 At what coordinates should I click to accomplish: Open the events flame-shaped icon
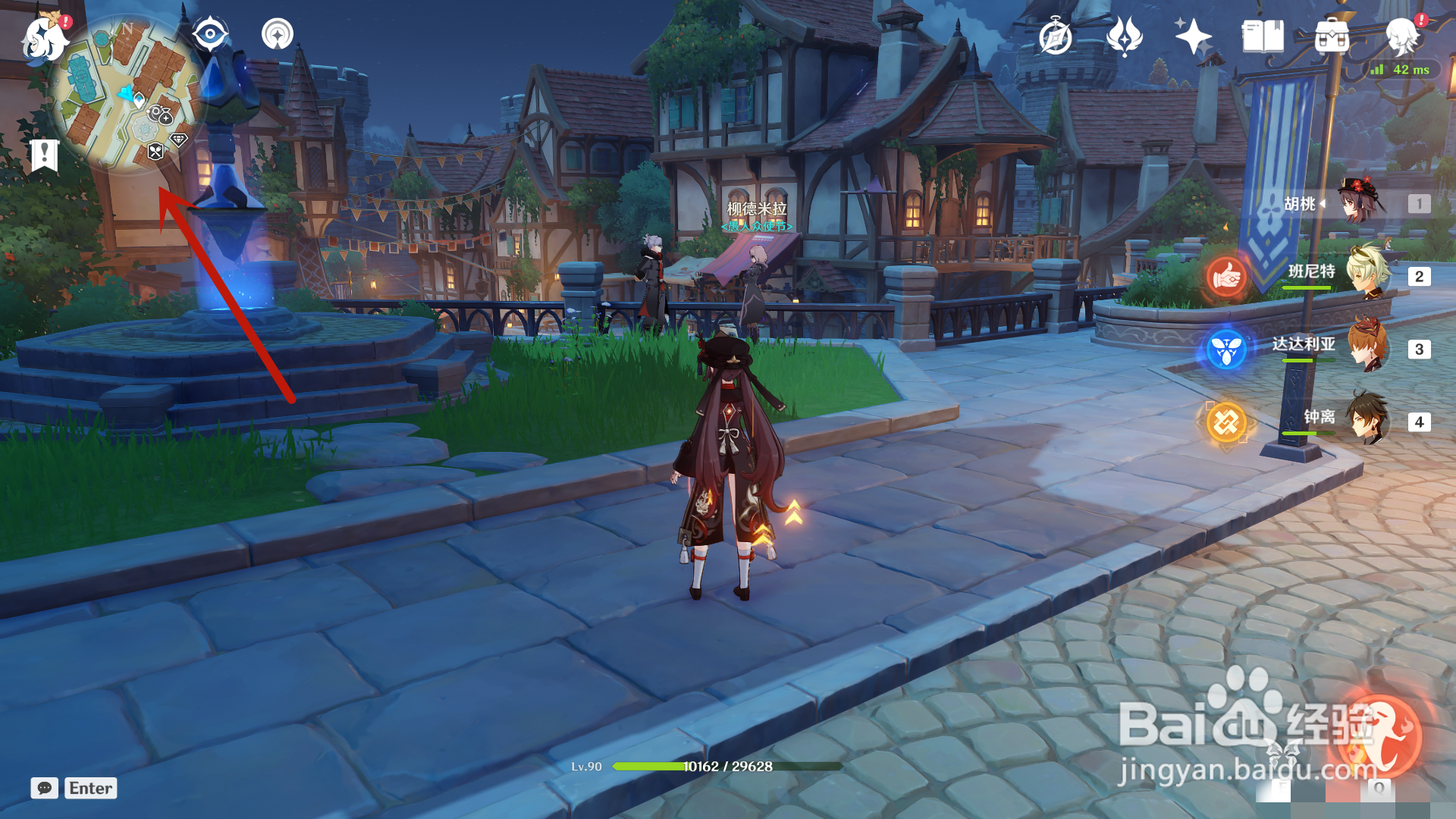pyautogui.click(x=1124, y=36)
